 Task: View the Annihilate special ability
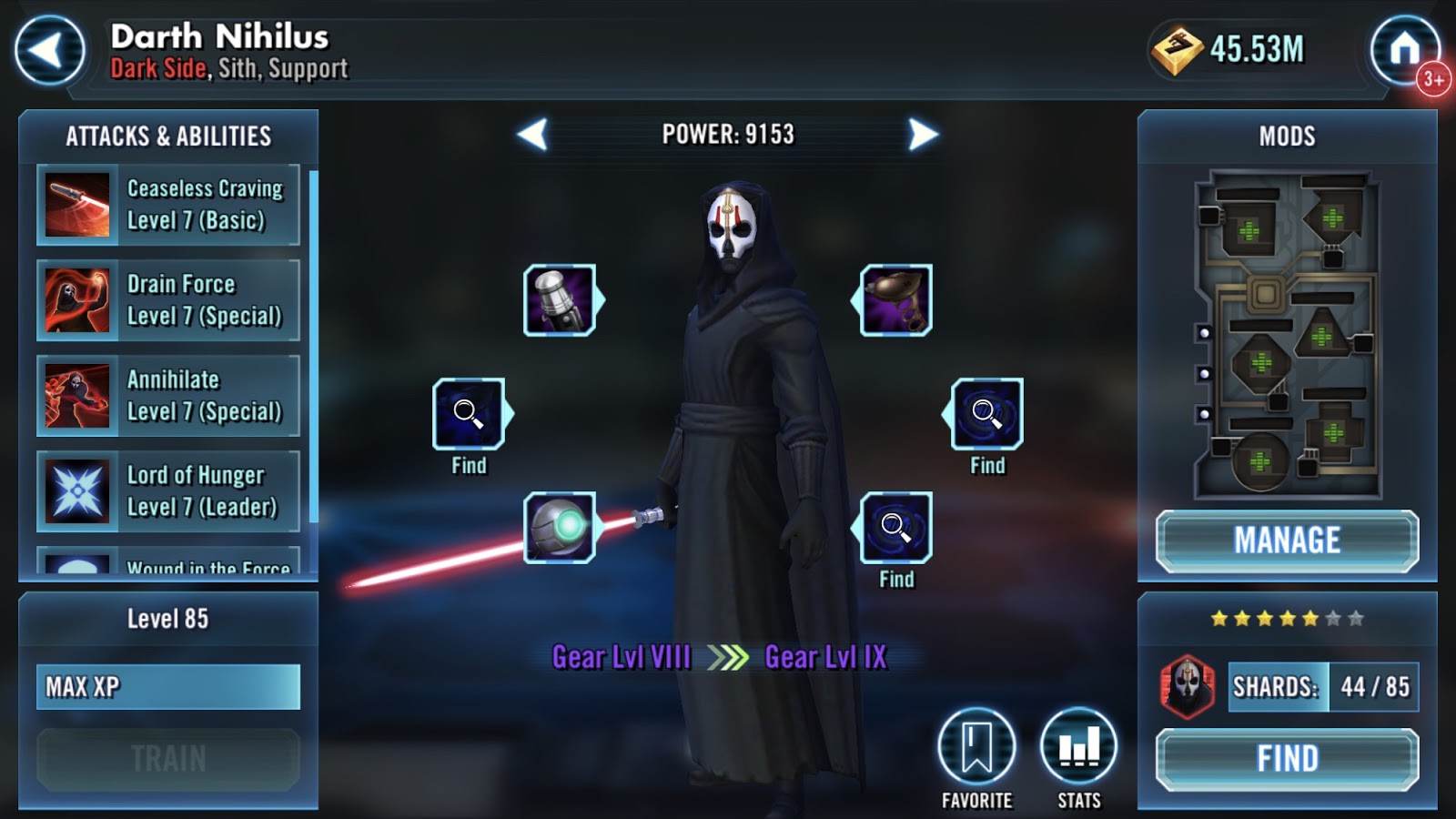[168, 396]
